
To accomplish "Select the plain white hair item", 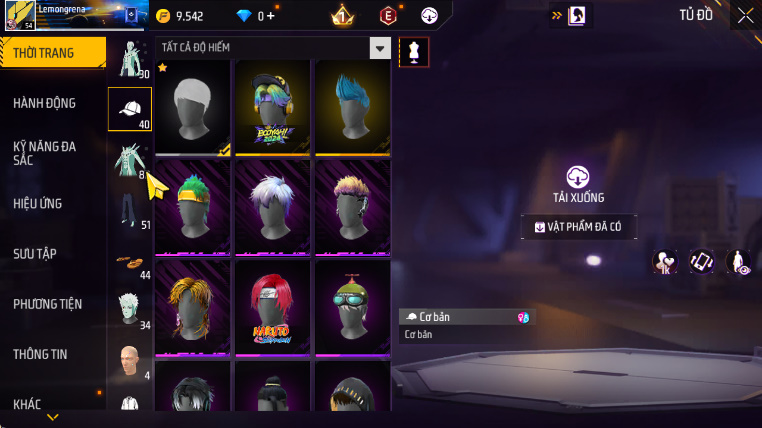I will 193,108.
